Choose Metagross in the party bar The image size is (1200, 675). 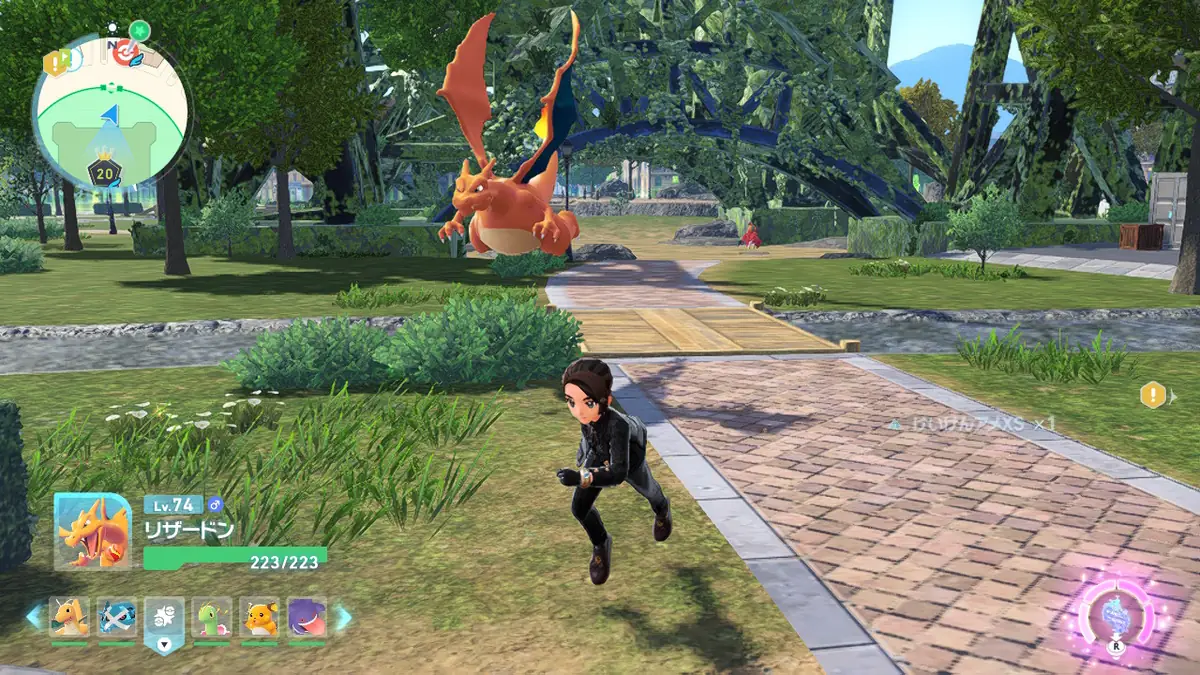pyautogui.click(x=117, y=617)
